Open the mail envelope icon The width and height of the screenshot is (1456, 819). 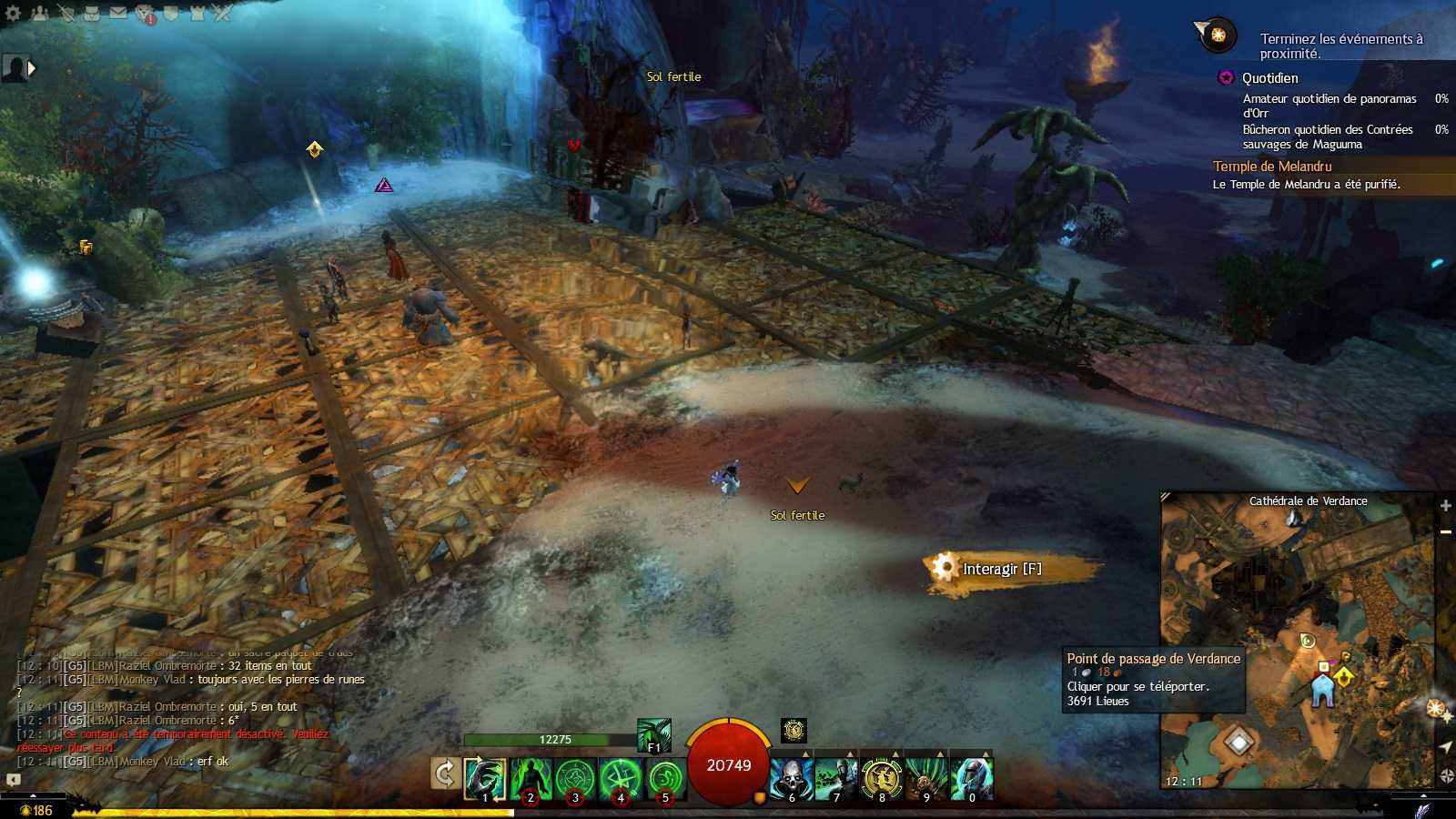[x=118, y=13]
